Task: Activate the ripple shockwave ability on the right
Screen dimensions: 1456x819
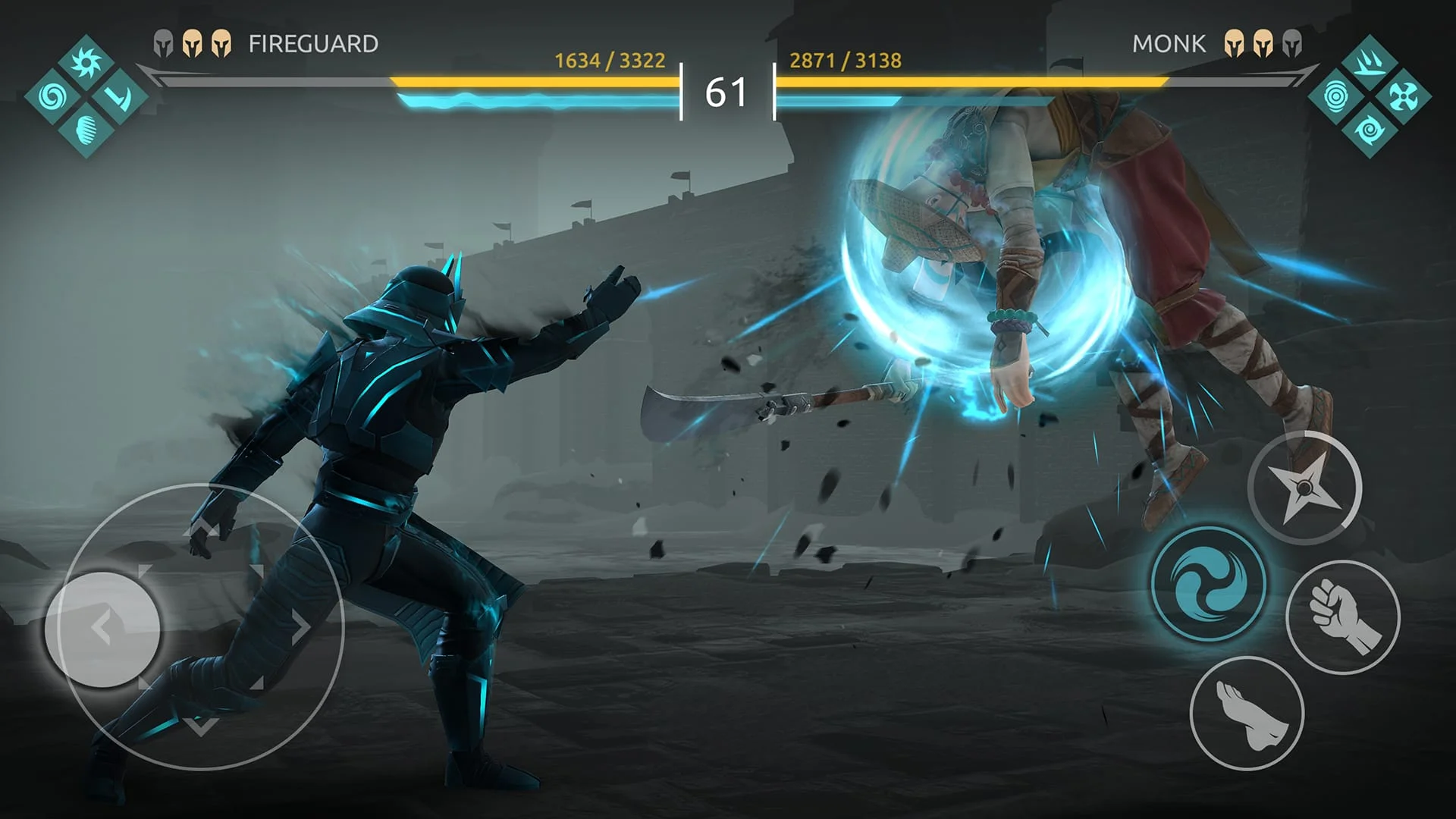Action: click(1335, 96)
